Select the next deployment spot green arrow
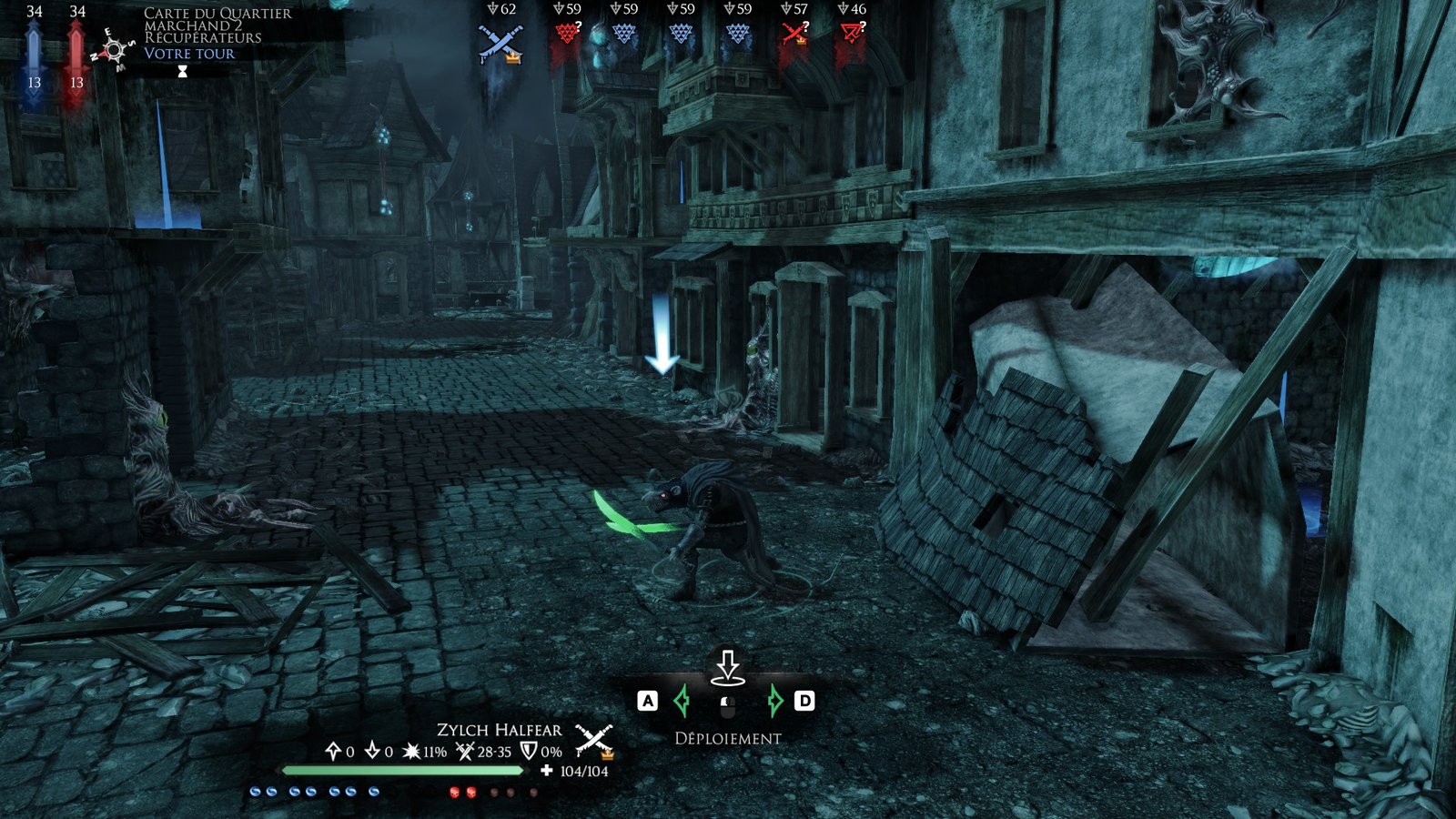Viewport: 1456px width, 819px height. pyautogui.click(x=774, y=701)
